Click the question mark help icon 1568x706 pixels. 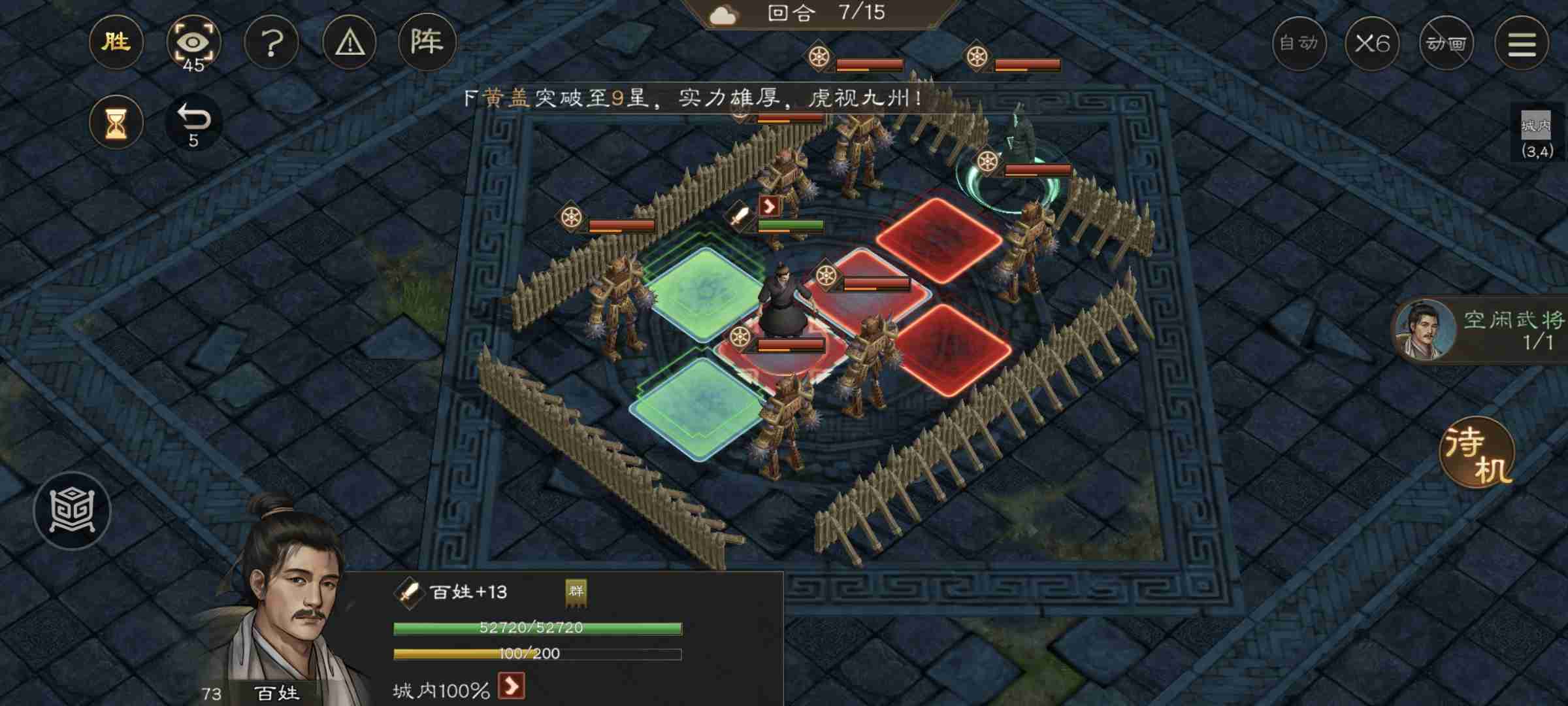tap(272, 42)
